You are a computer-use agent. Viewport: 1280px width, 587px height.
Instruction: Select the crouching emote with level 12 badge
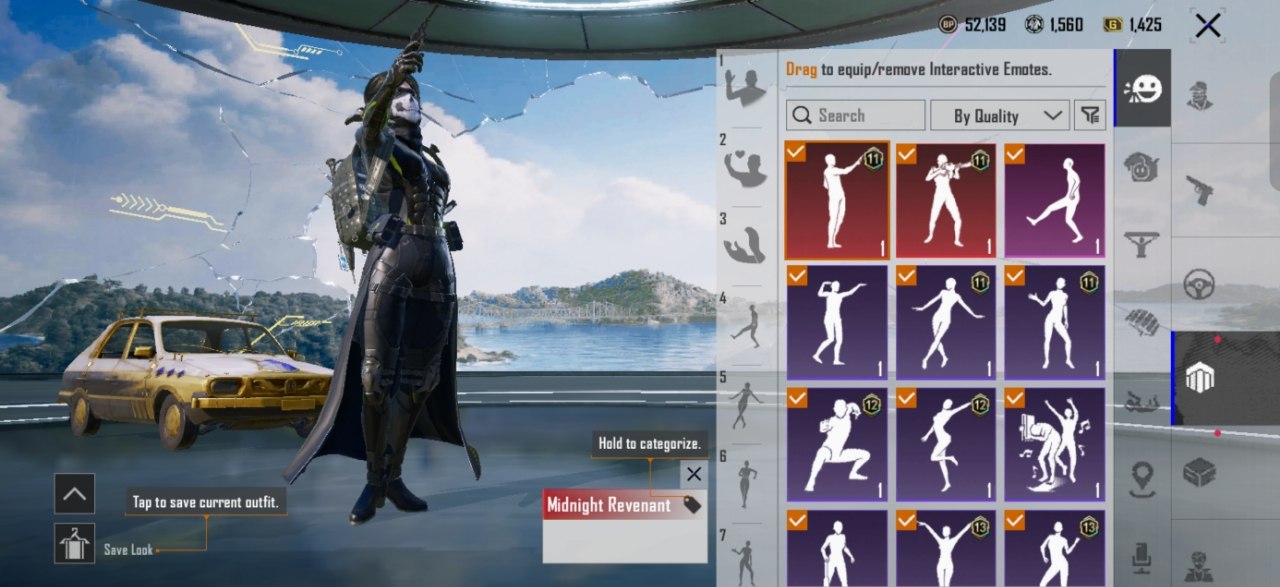click(x=837, y=444)
